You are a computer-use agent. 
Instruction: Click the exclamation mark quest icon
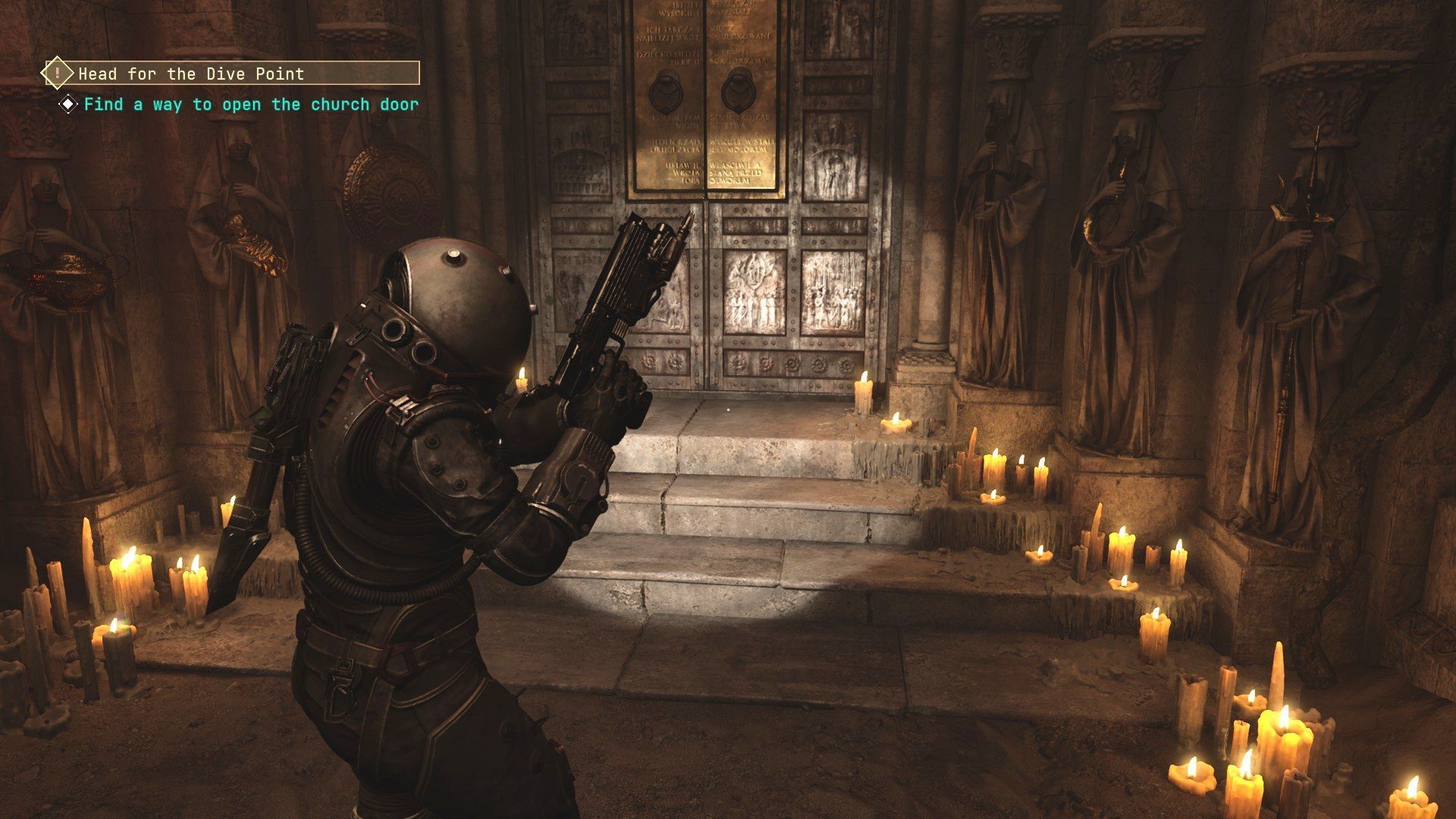click(57, 74)
